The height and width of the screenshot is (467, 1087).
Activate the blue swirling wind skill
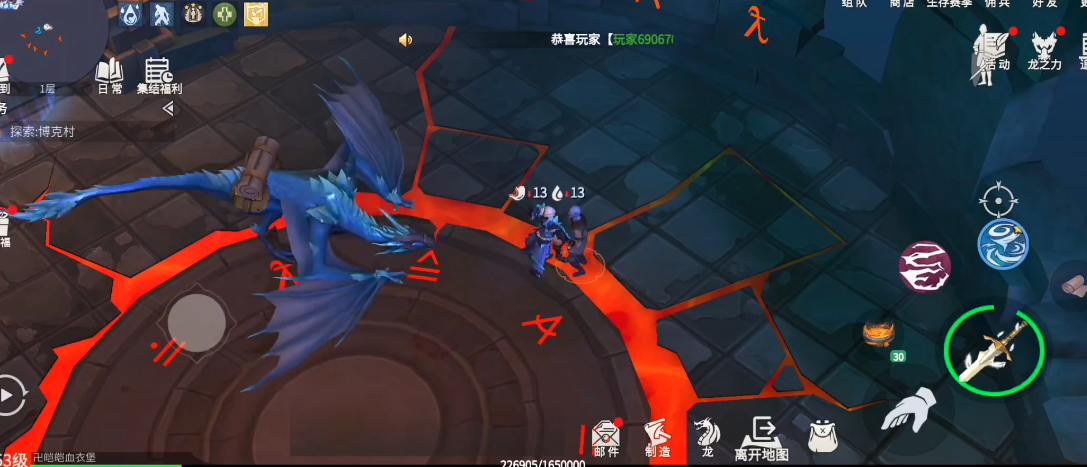[x=1002, y=244]
